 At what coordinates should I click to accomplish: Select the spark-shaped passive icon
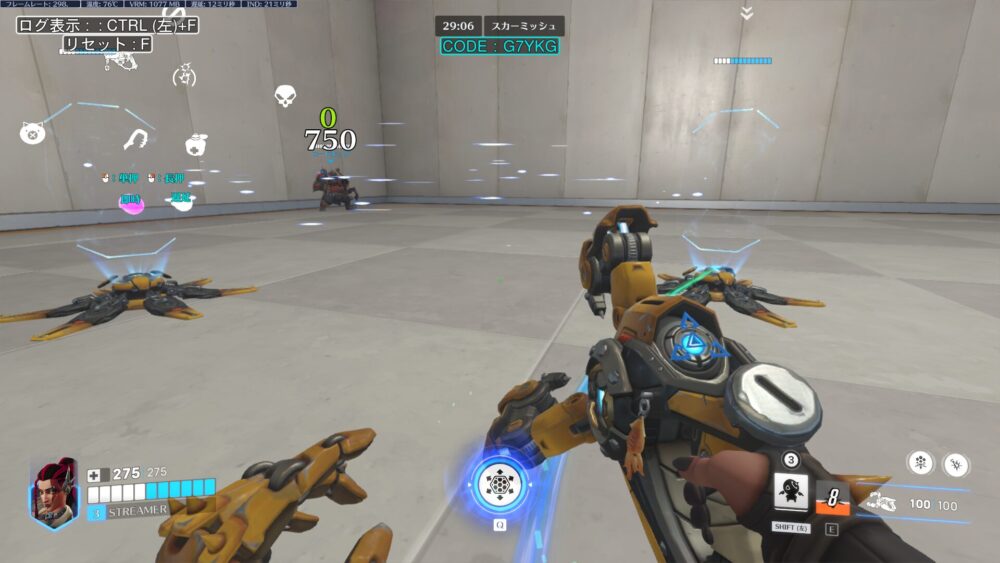954,463
